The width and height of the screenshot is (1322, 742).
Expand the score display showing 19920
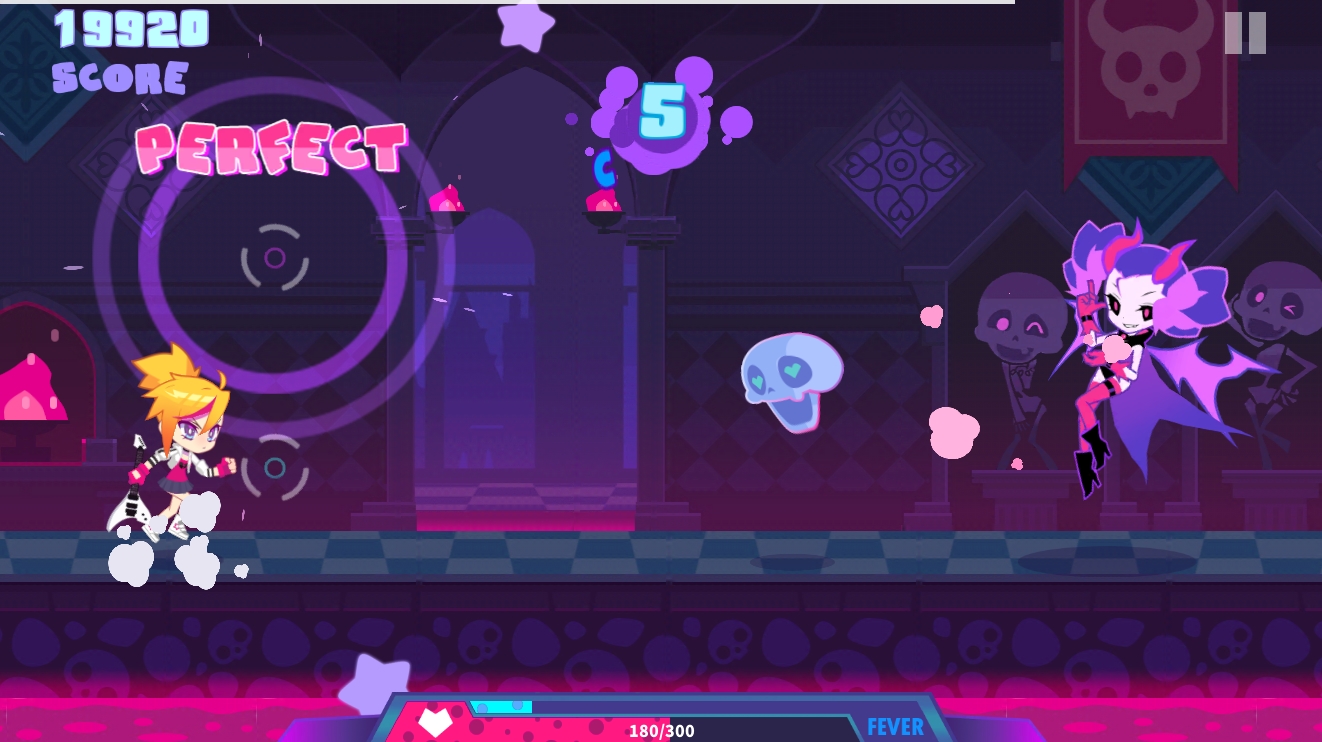[x=130, y=30]
